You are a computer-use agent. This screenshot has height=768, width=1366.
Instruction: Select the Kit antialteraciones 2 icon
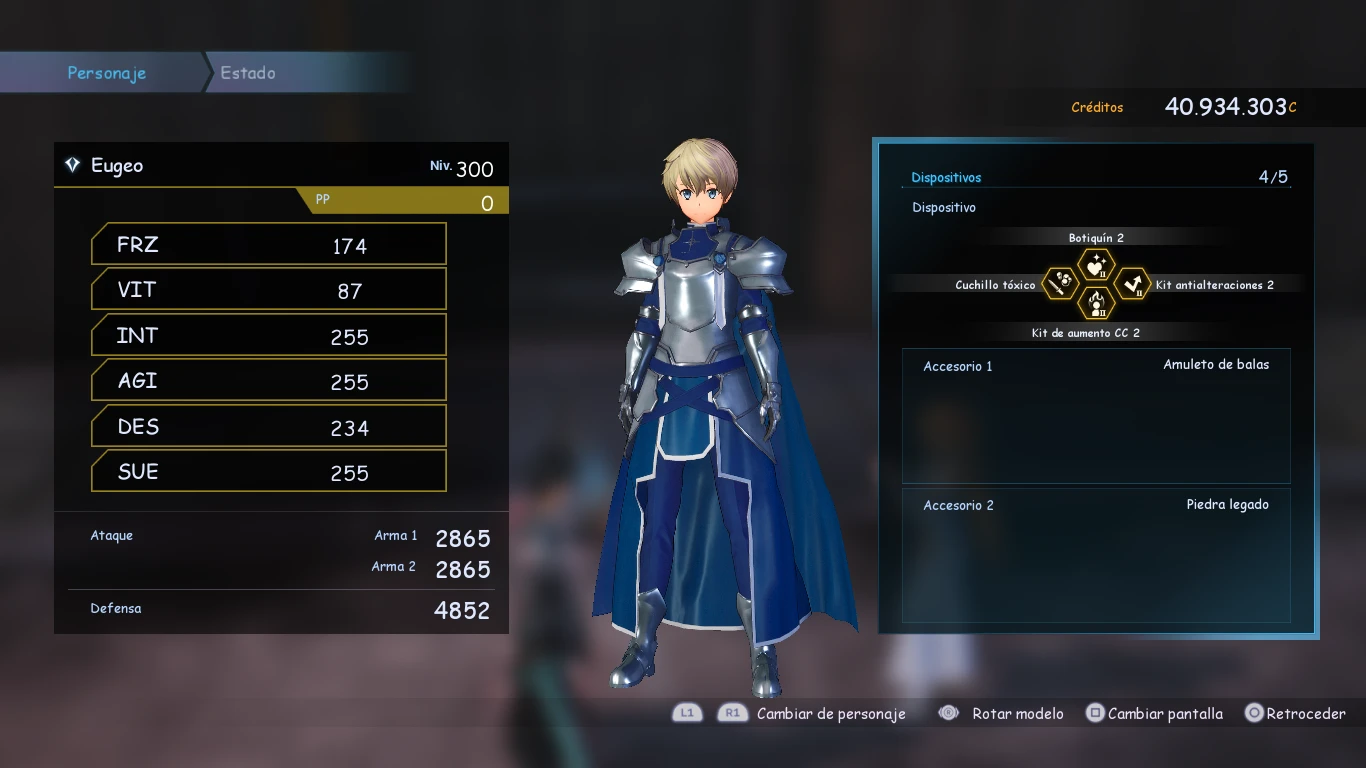click(1132, 284)
